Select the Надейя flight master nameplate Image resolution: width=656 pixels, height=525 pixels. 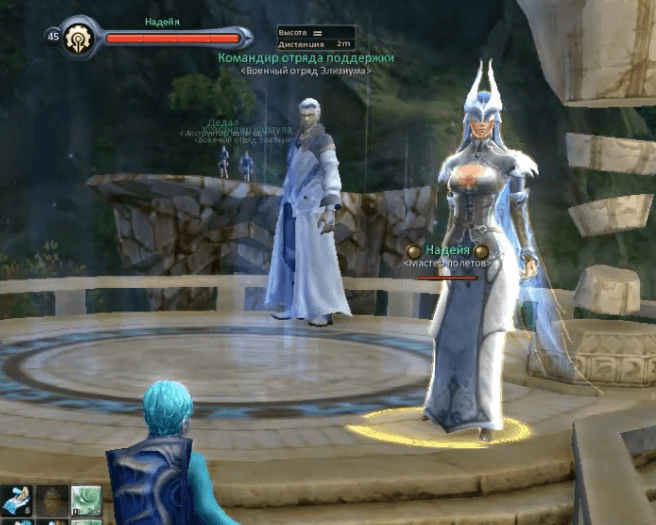coord(447,251)
